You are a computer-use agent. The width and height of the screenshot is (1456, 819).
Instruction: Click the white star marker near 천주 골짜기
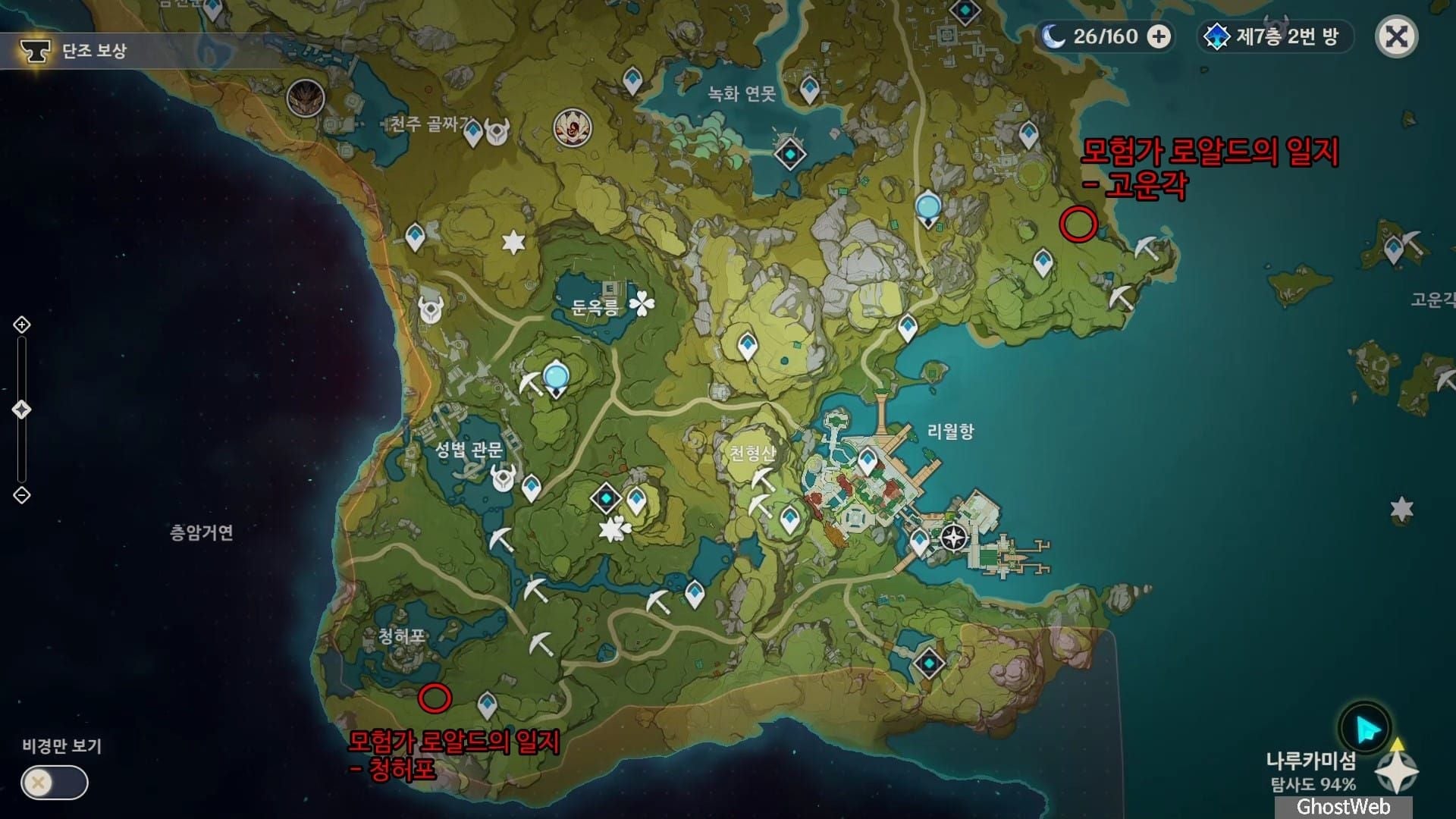click(514, 240)
